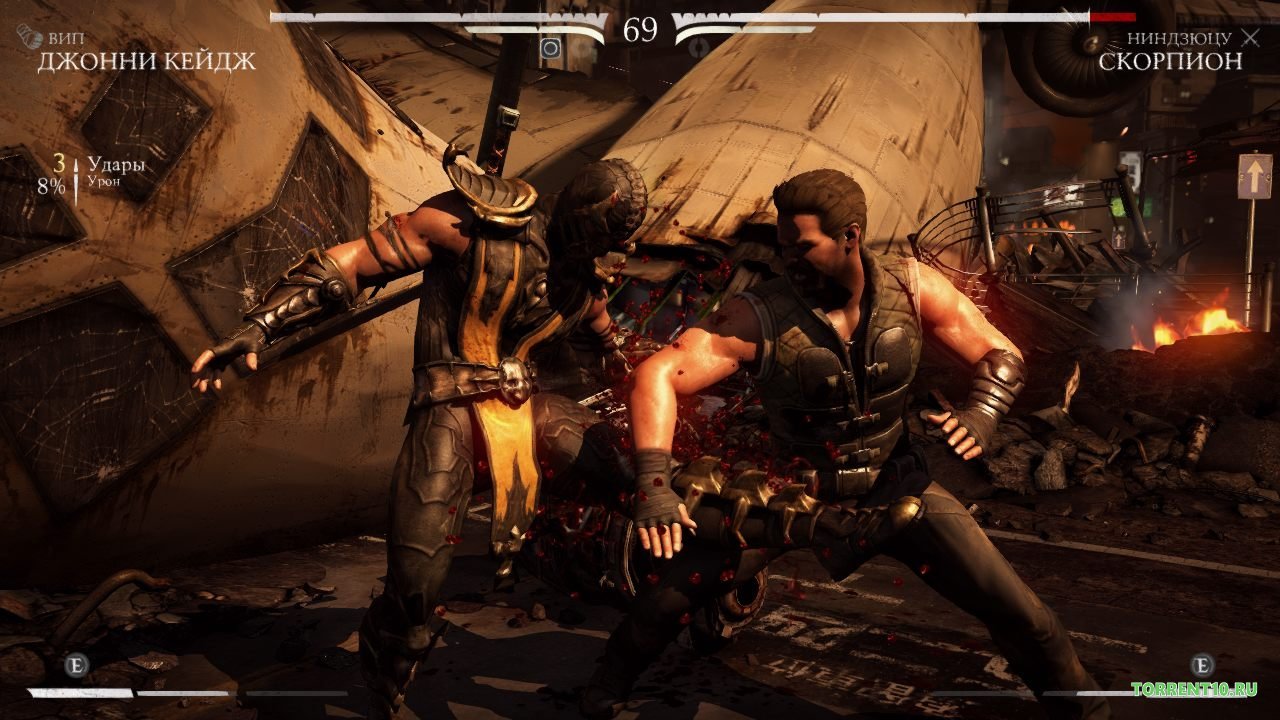Viewport: 1280px width, 720px height.
Task: Select the name СКОРПИОН
Action: (x=1170, y=60)
